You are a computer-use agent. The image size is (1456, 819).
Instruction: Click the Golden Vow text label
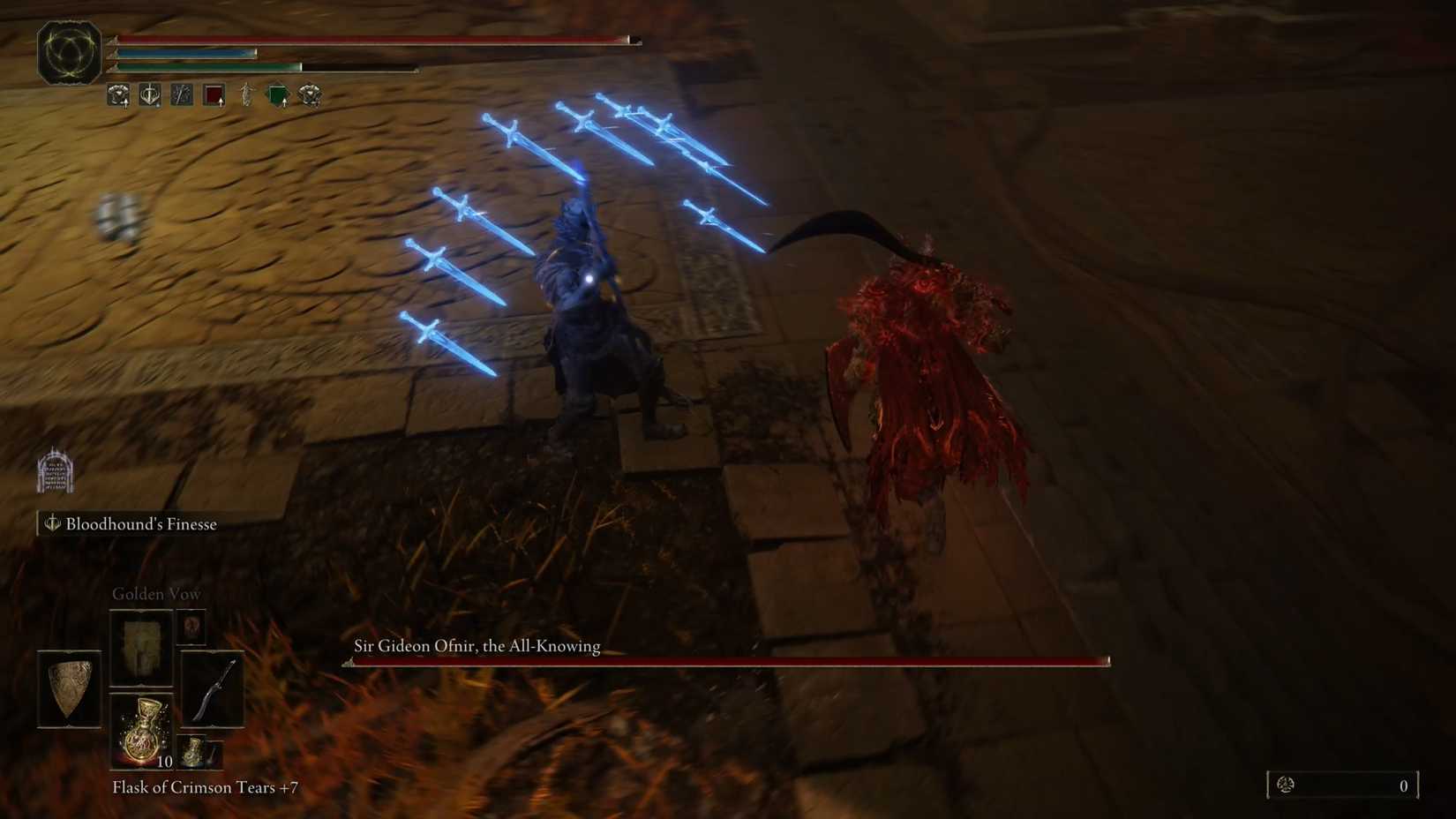point(156,593)
